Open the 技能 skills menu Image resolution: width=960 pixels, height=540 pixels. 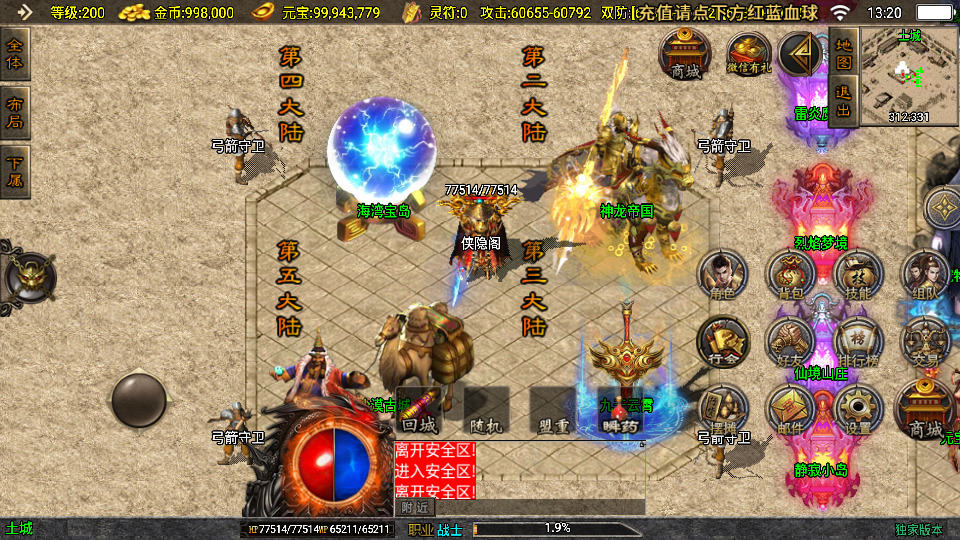click(x=858, y=276)
